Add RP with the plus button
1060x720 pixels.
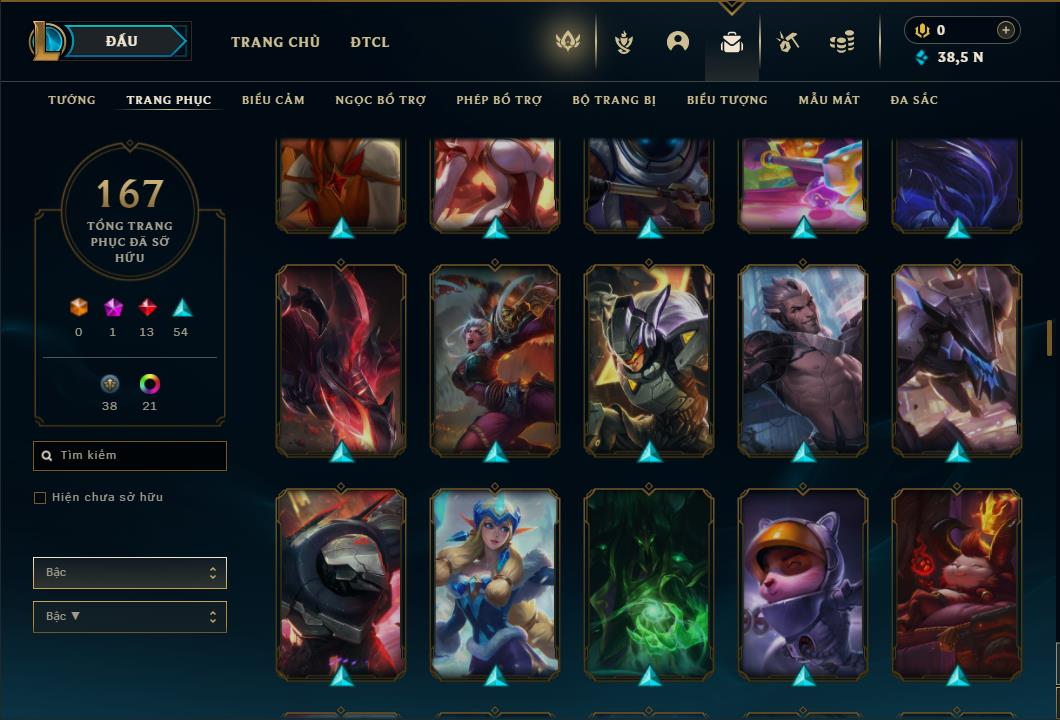pos(1006,30)
